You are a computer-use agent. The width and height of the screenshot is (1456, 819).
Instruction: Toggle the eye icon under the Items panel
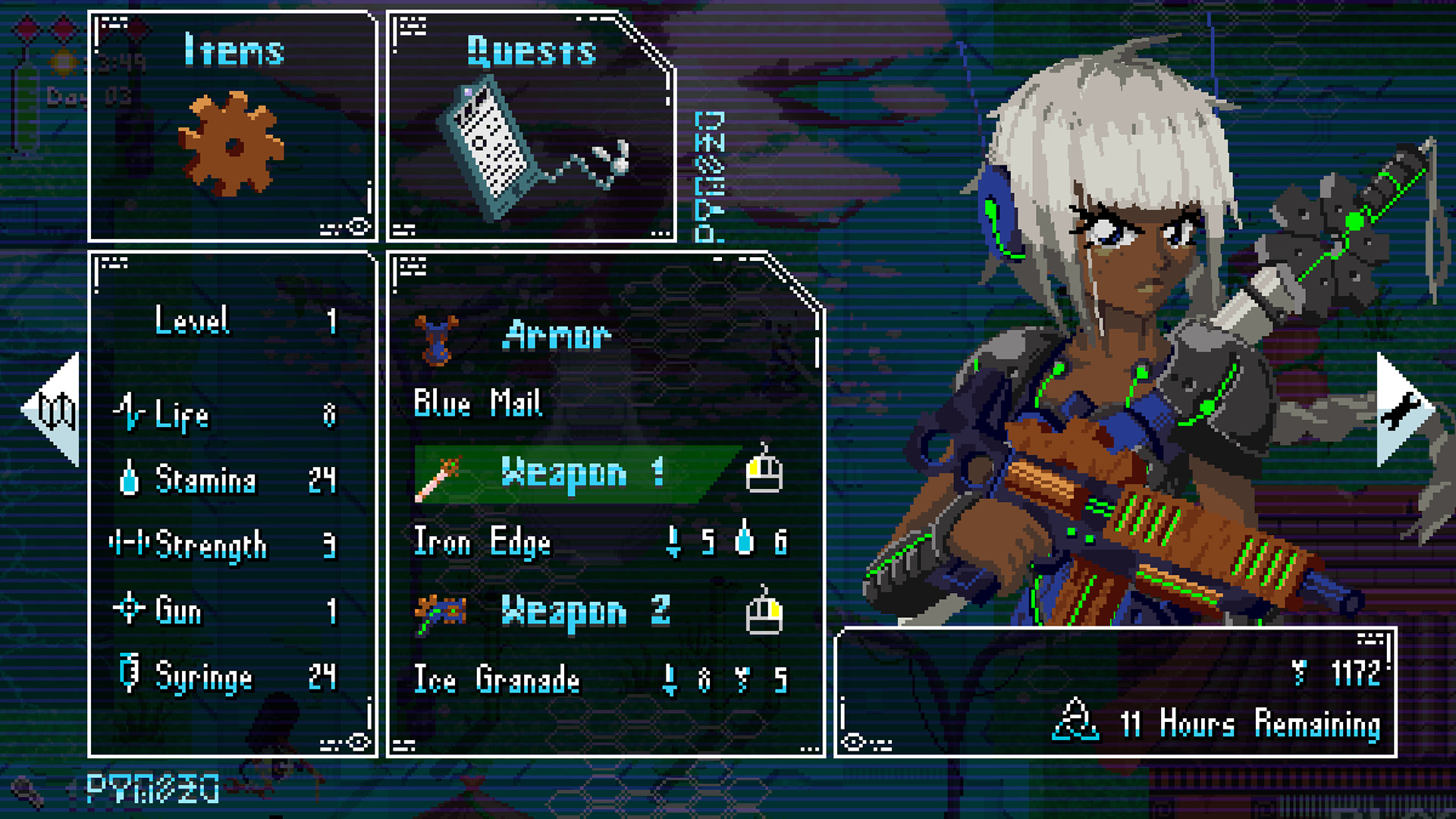tap(358, 225)
